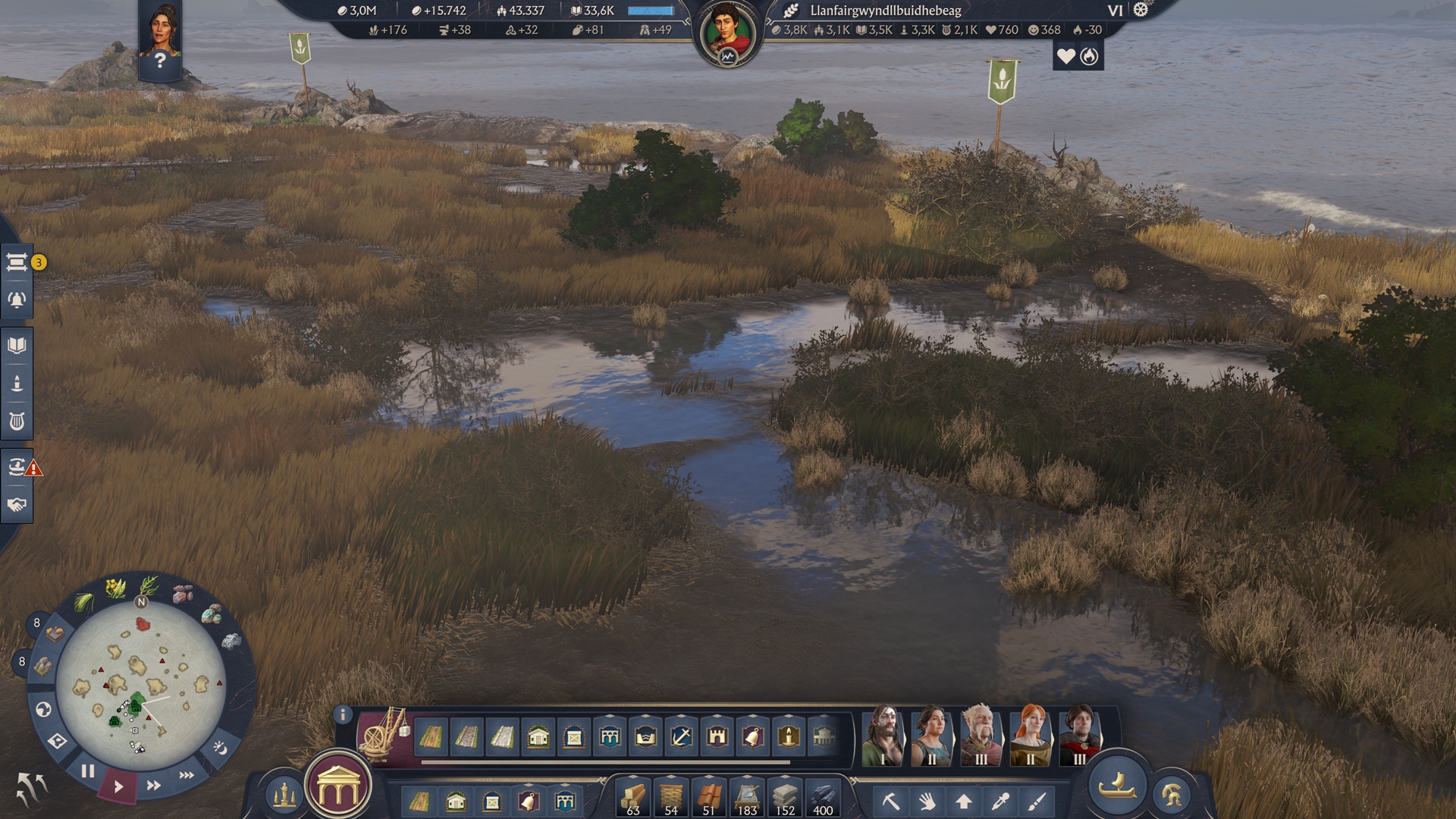Screen dimensions: 1456x819
Task: Toggle the day and night cycle button
Action: point(220,748)
